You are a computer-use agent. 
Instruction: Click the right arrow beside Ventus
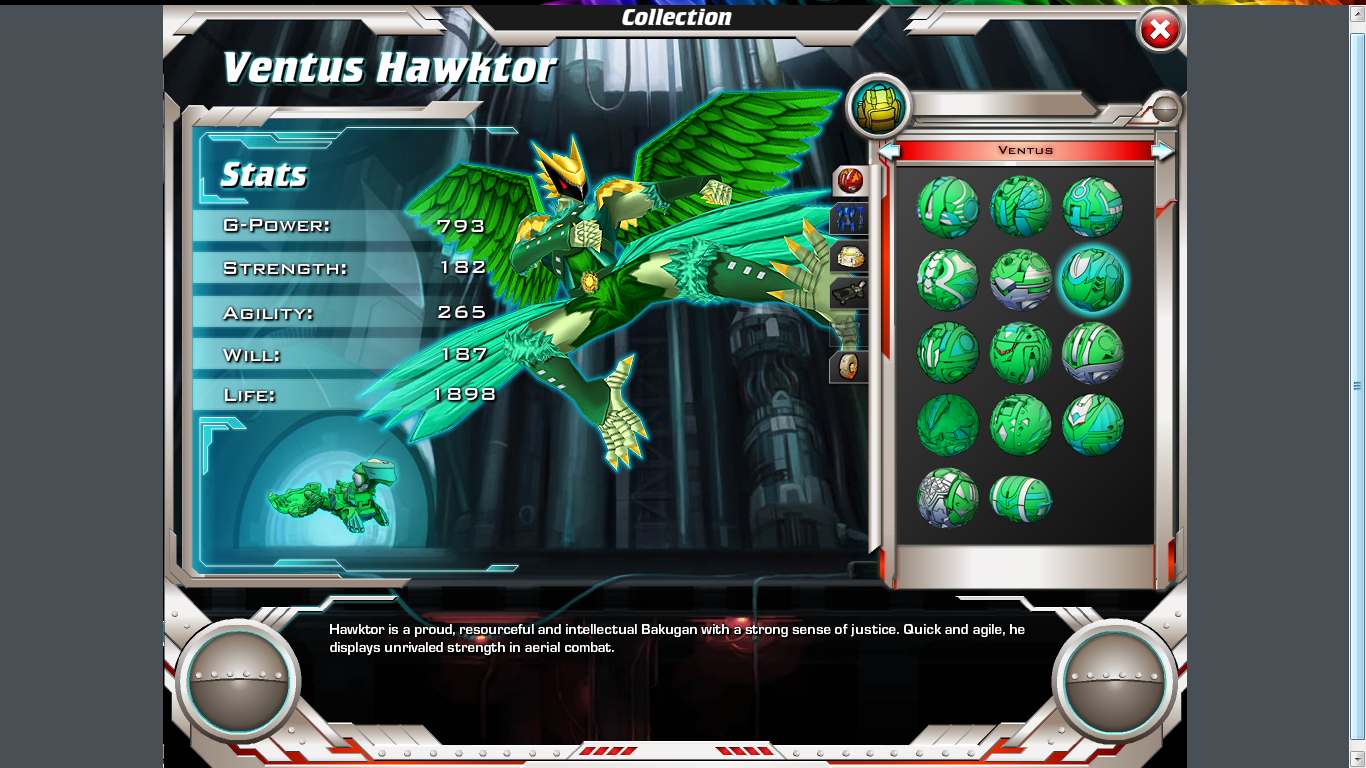point(1162,151)
